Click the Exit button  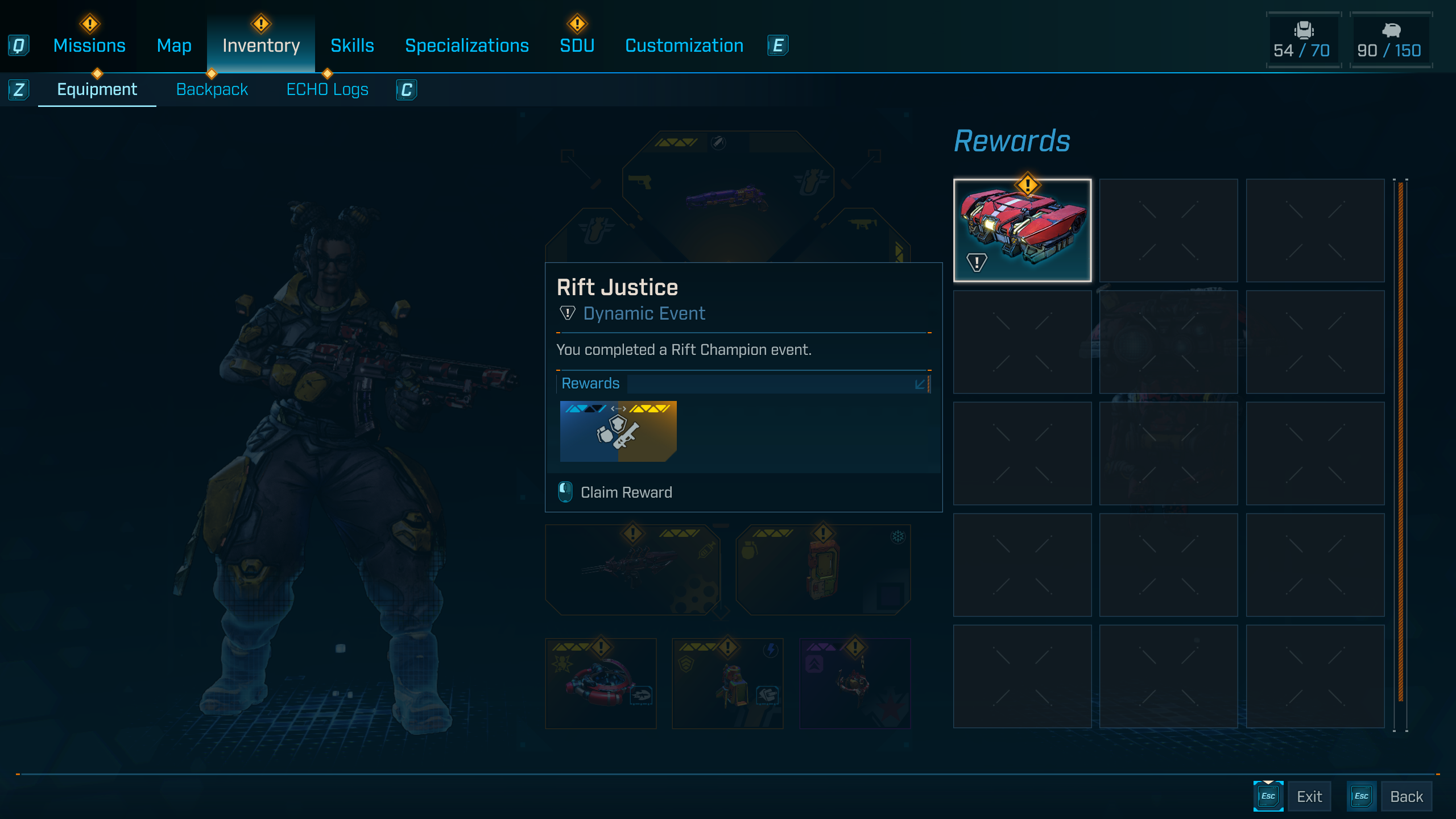tap(1309, 796)
